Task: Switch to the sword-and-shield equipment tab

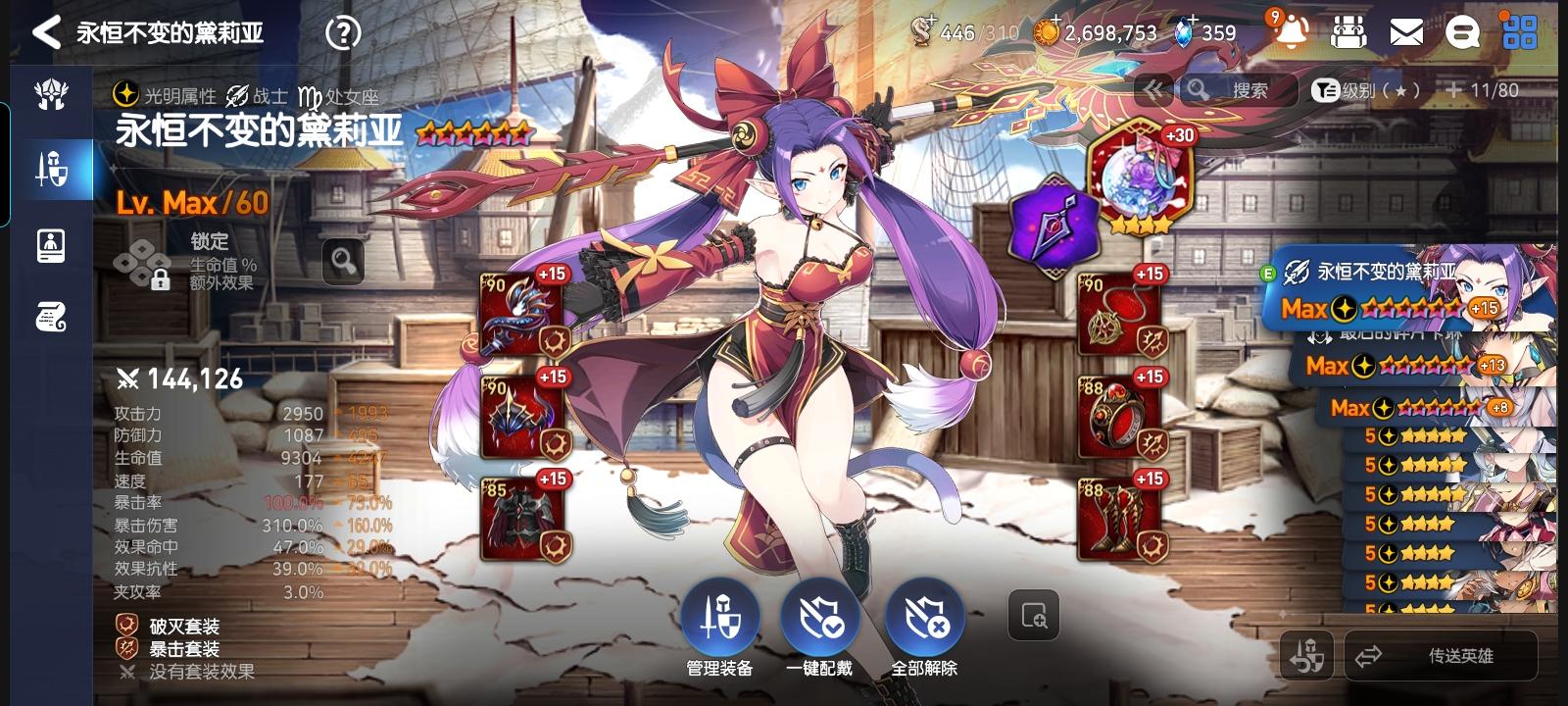Action: tap(51, 169)
